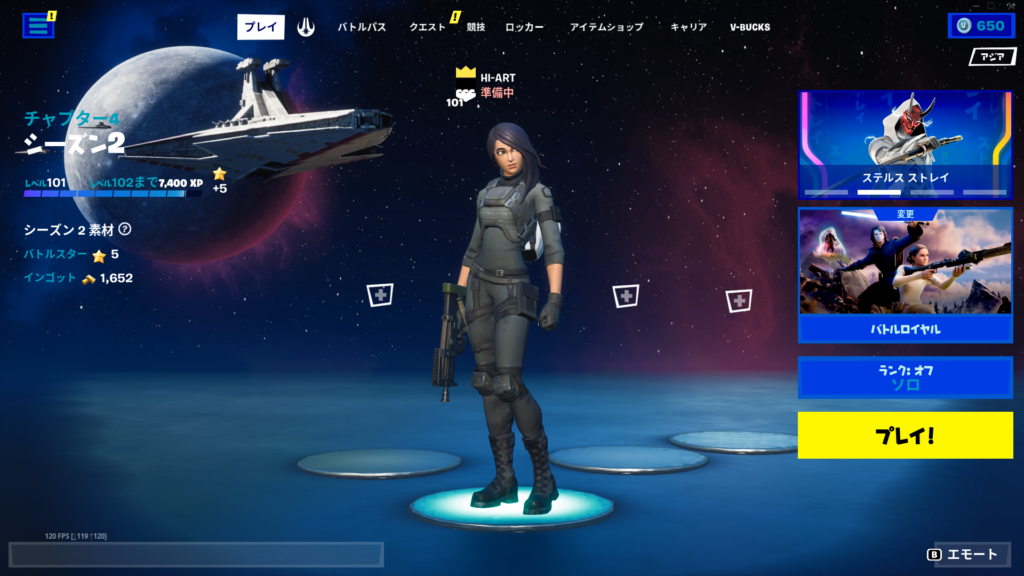This screenshot has width=1024, height=576.
Task: Switch to the バトルパス tab
Action: tap(362, 27)
